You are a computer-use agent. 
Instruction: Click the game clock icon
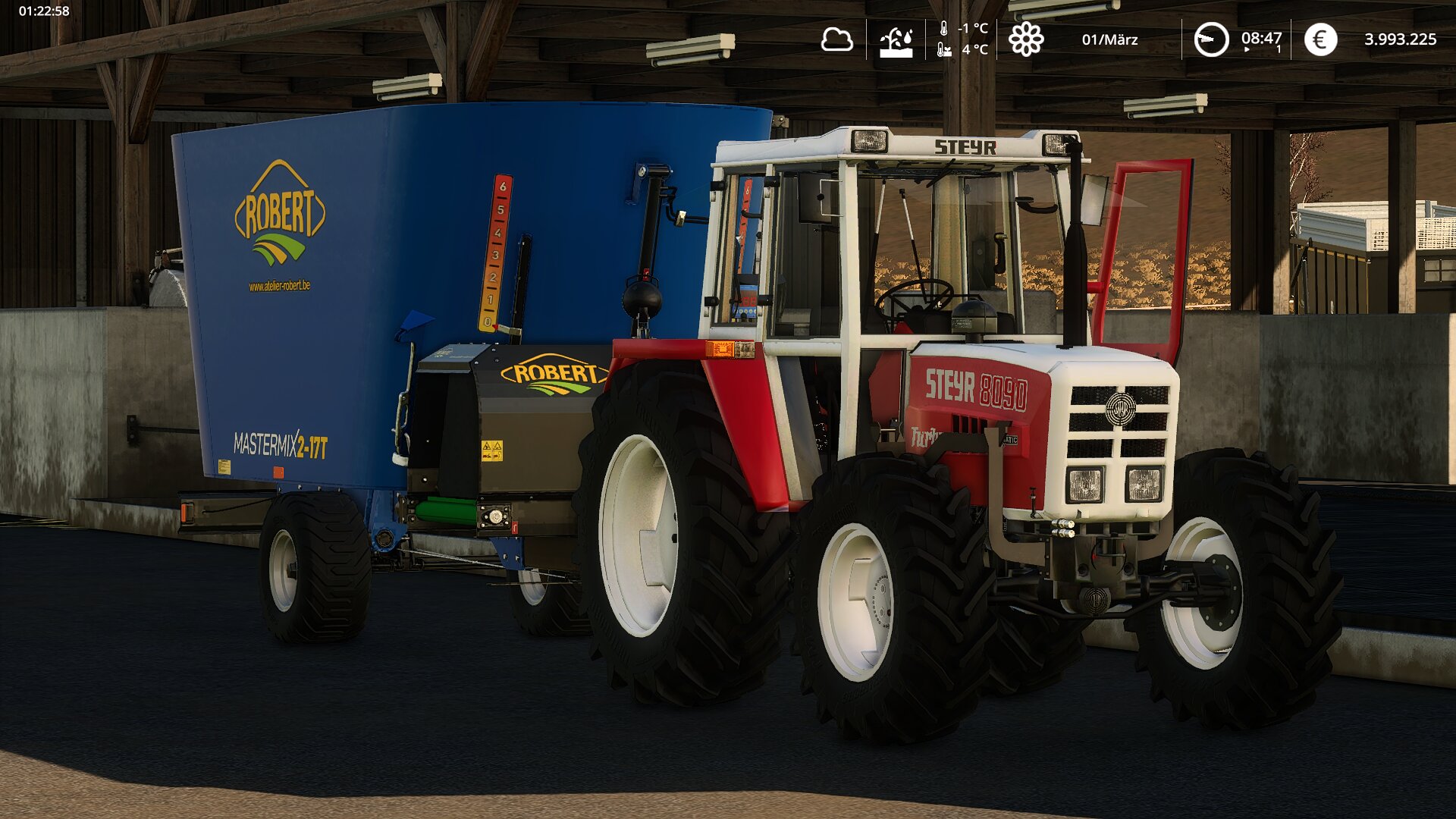(1211, 39)
